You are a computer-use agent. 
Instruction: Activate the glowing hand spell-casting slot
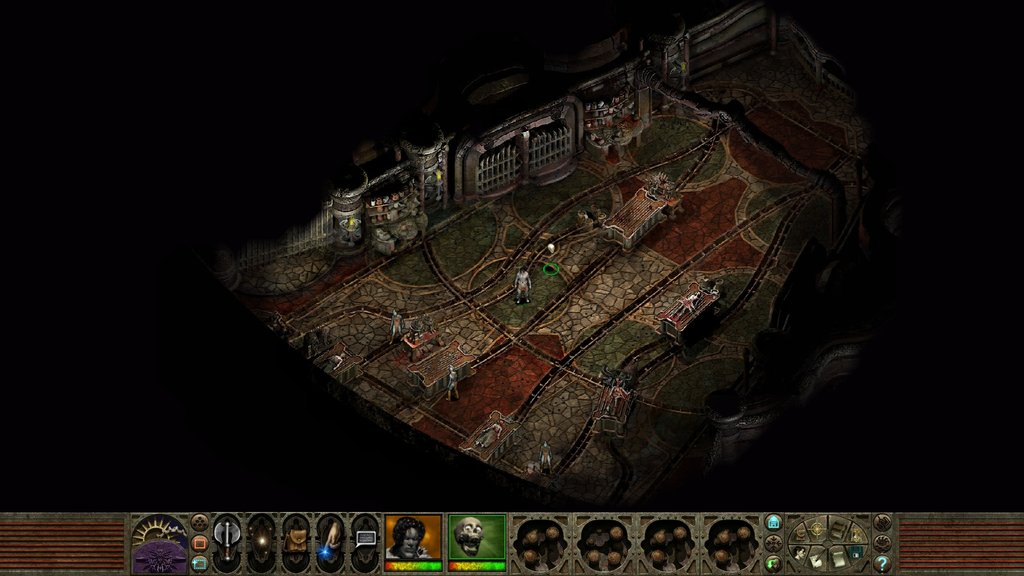(330, 540)
